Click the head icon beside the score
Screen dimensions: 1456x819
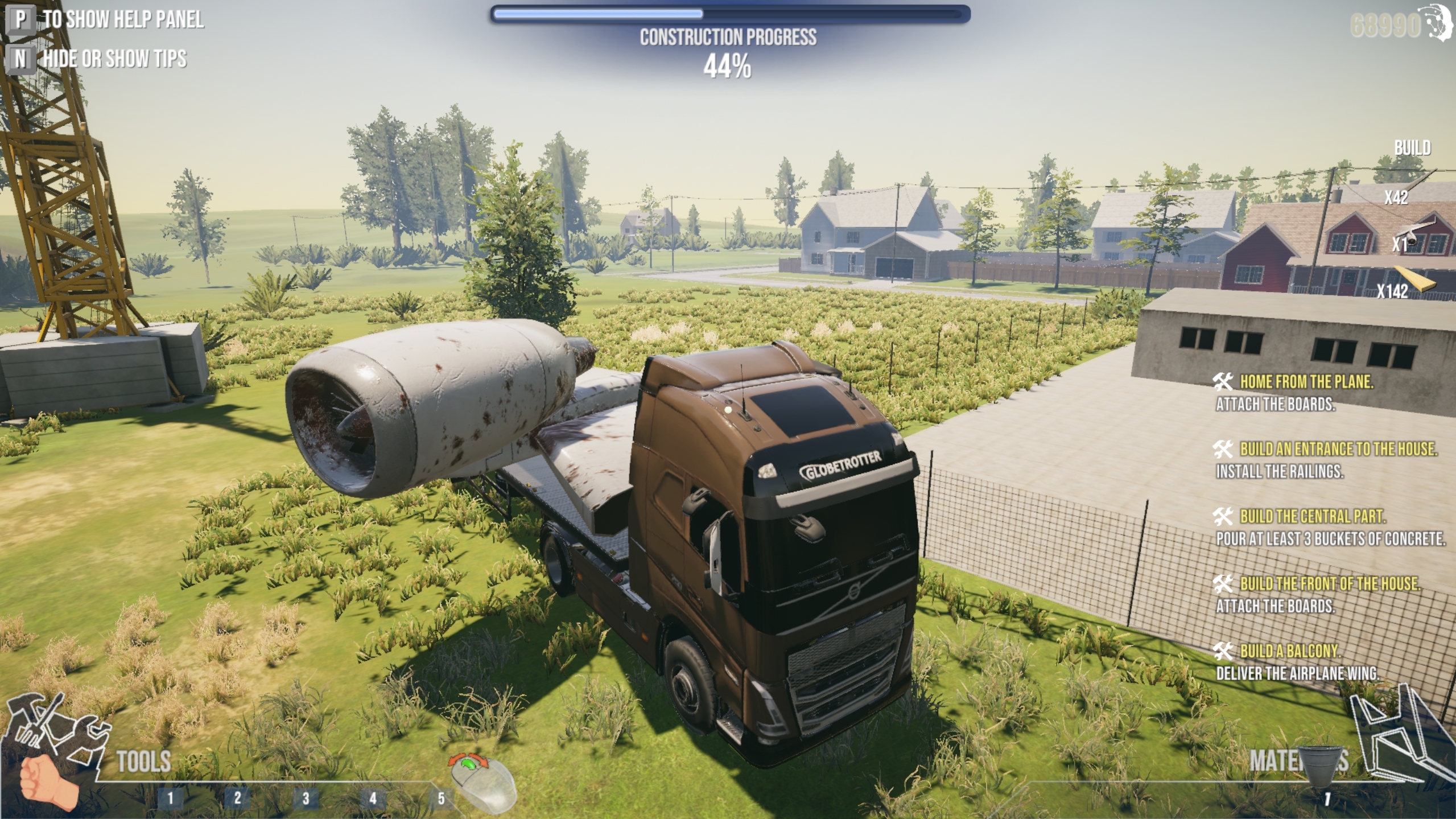(x=1441, y=23)
